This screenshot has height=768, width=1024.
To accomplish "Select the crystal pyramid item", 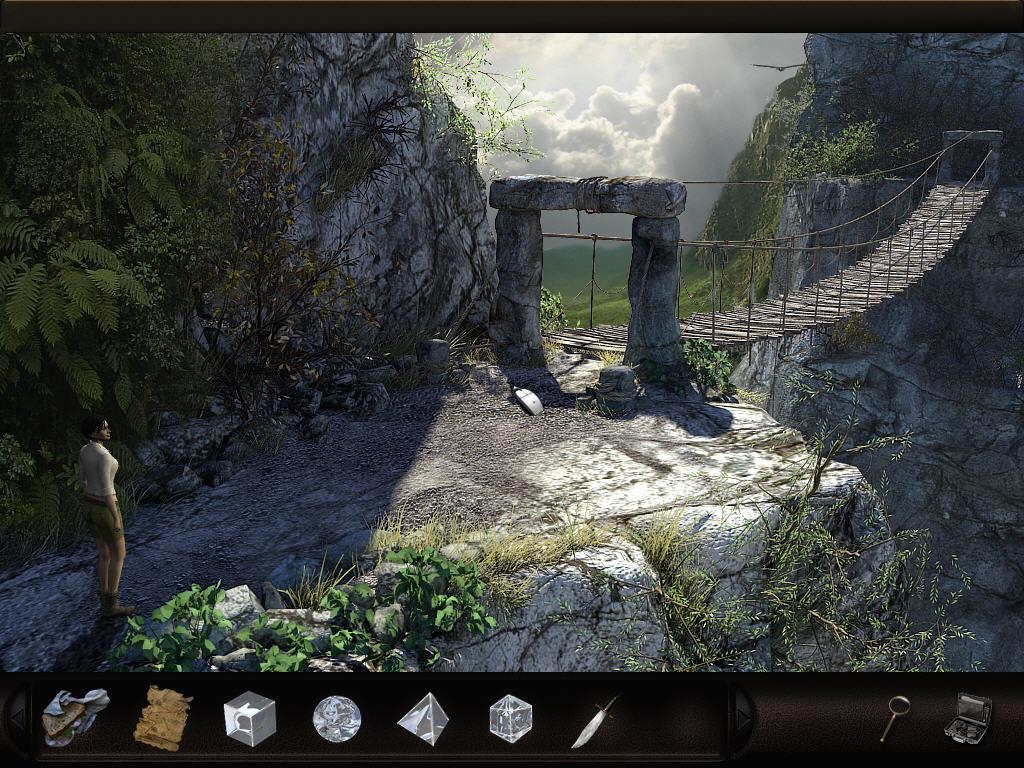I will 423,719.
